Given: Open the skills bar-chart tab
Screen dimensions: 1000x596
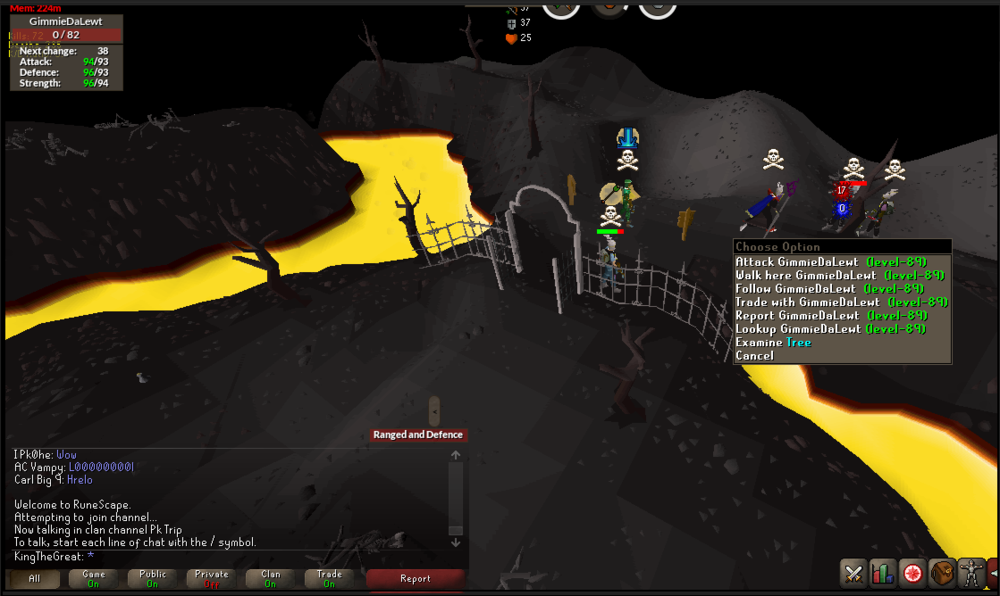Looking at the screenshot, I should [x=883, y=574].
